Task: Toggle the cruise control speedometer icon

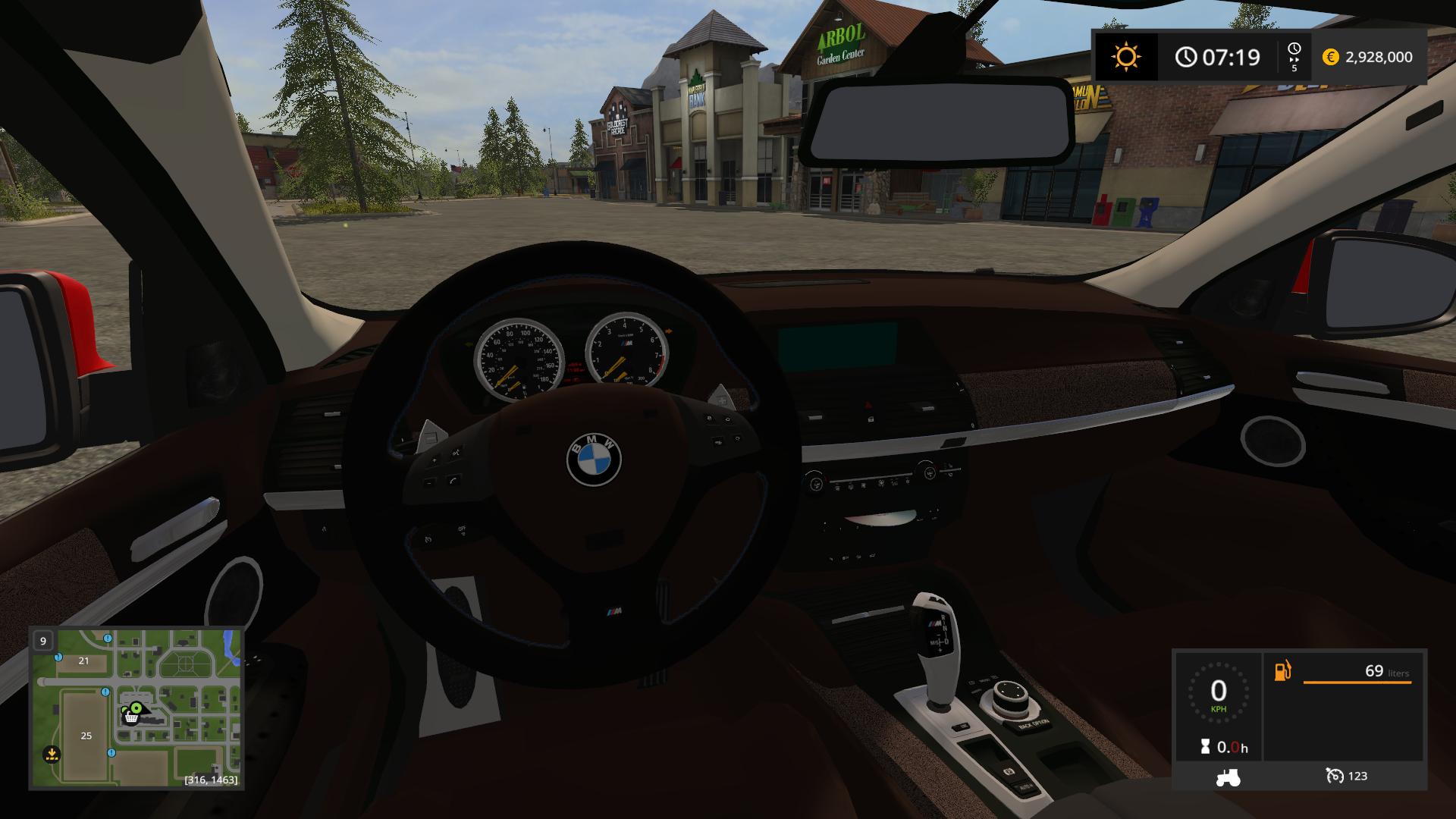Action: pyautogui.click(x=1334, y=776)
